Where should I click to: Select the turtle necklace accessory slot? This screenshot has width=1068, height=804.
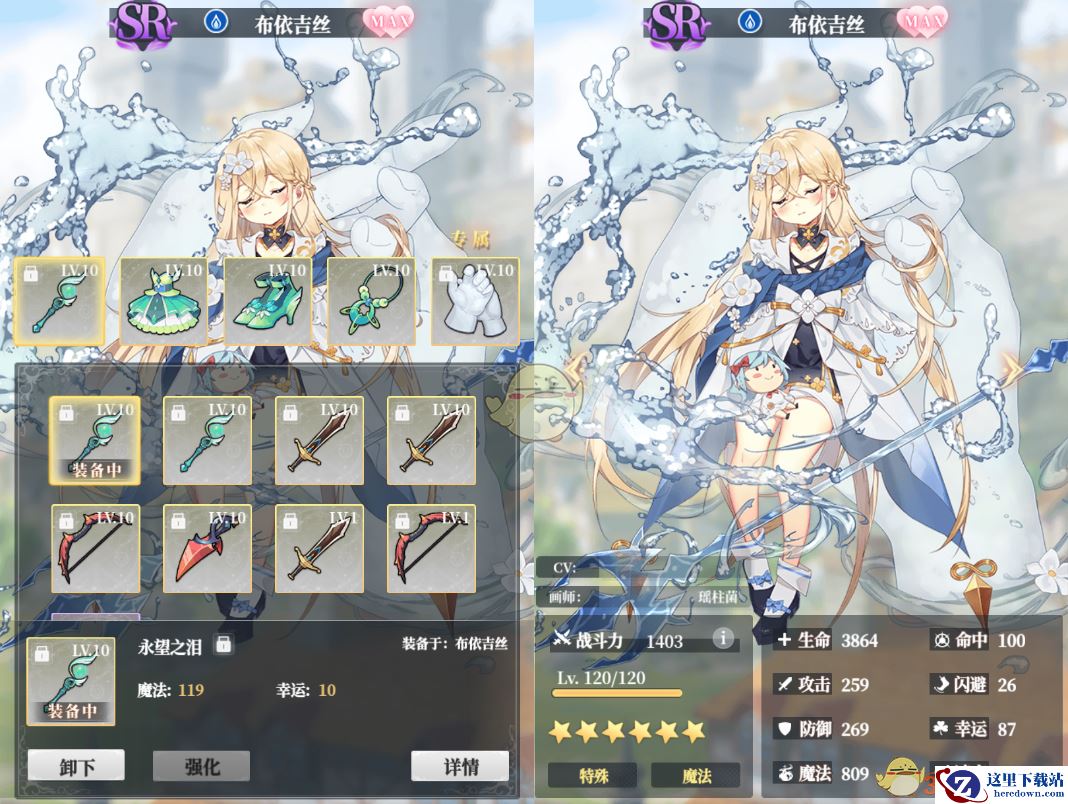tap(371, 301)
